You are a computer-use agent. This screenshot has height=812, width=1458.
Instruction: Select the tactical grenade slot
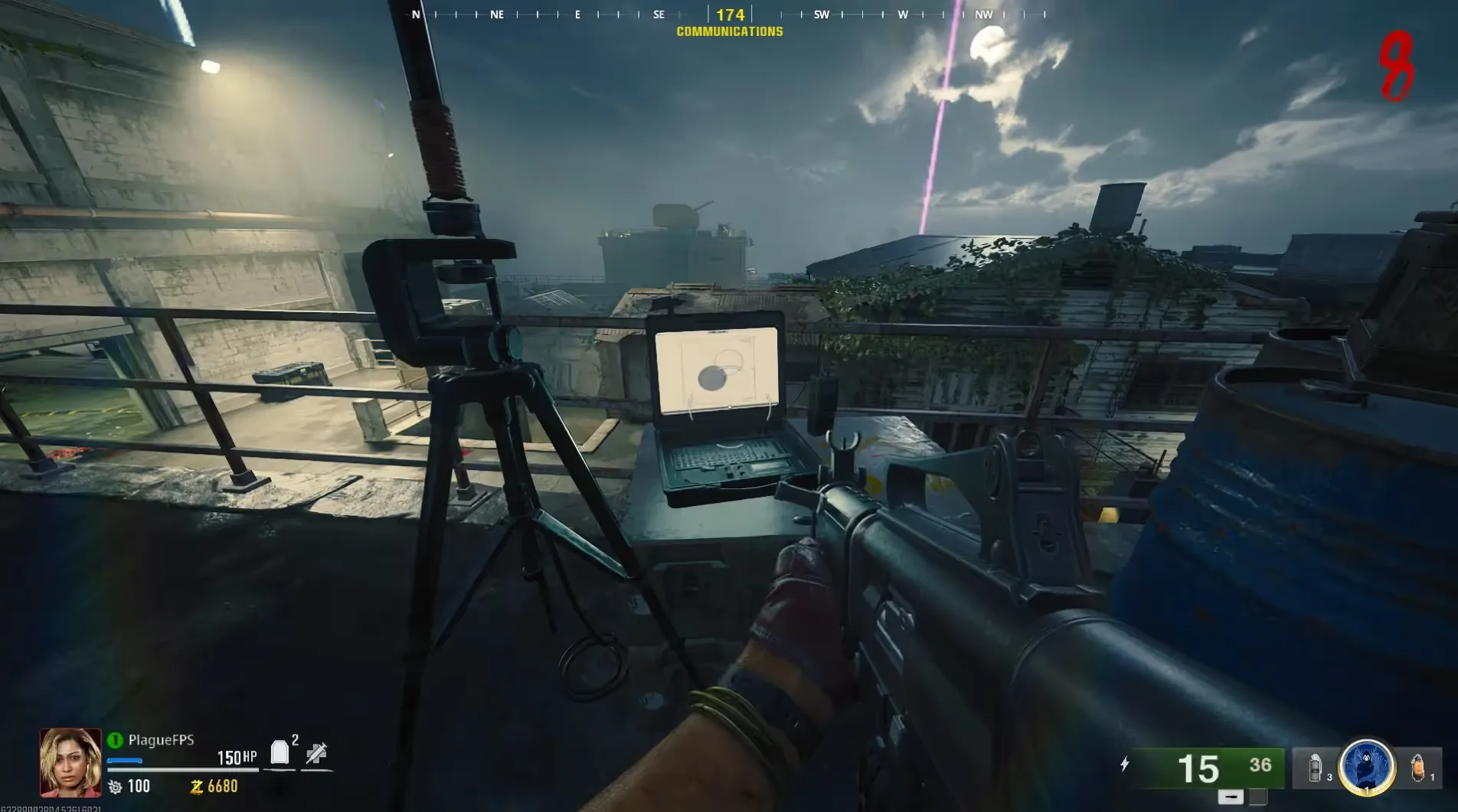pos(1316,768)
